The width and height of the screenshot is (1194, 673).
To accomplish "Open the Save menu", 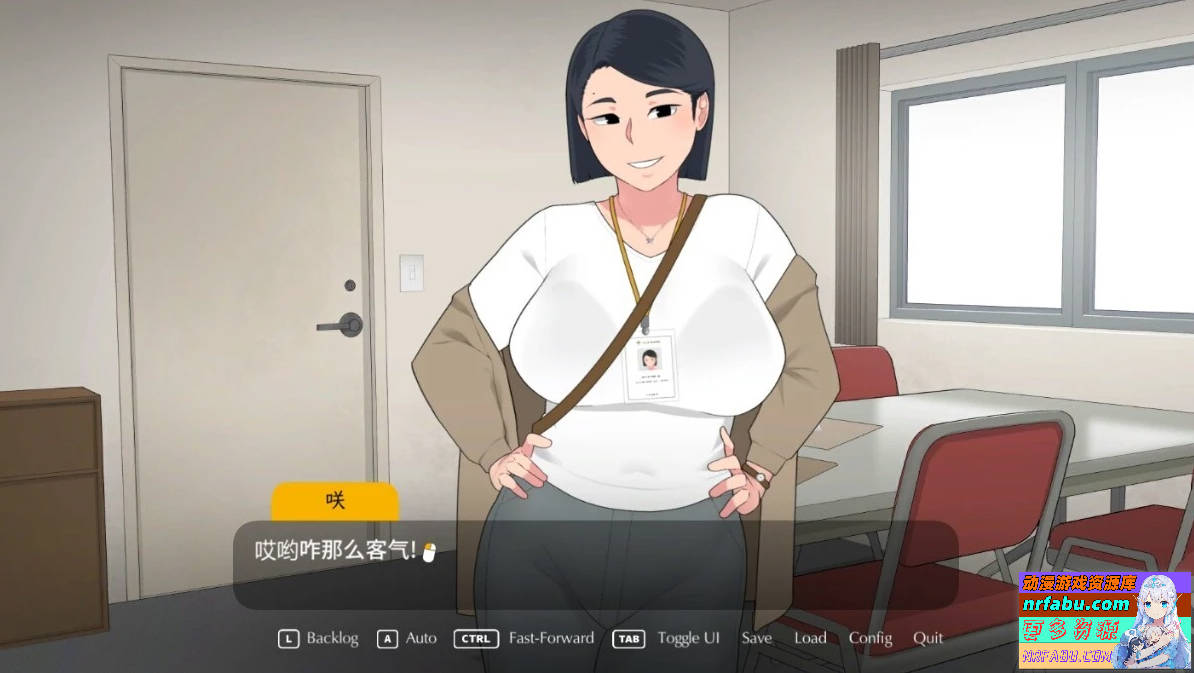I will coord(756,638).
